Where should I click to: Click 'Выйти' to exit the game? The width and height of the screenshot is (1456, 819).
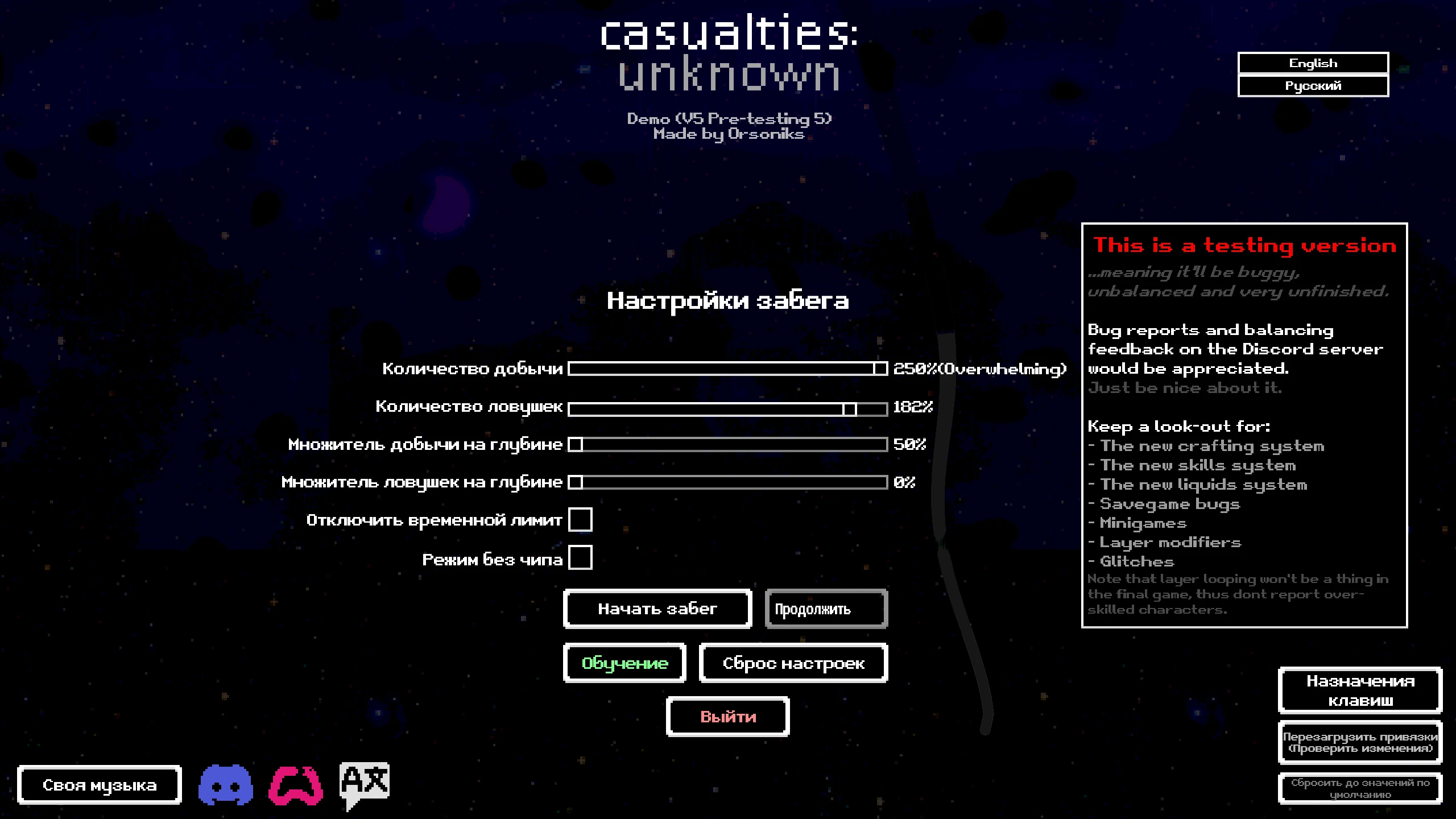728,717
